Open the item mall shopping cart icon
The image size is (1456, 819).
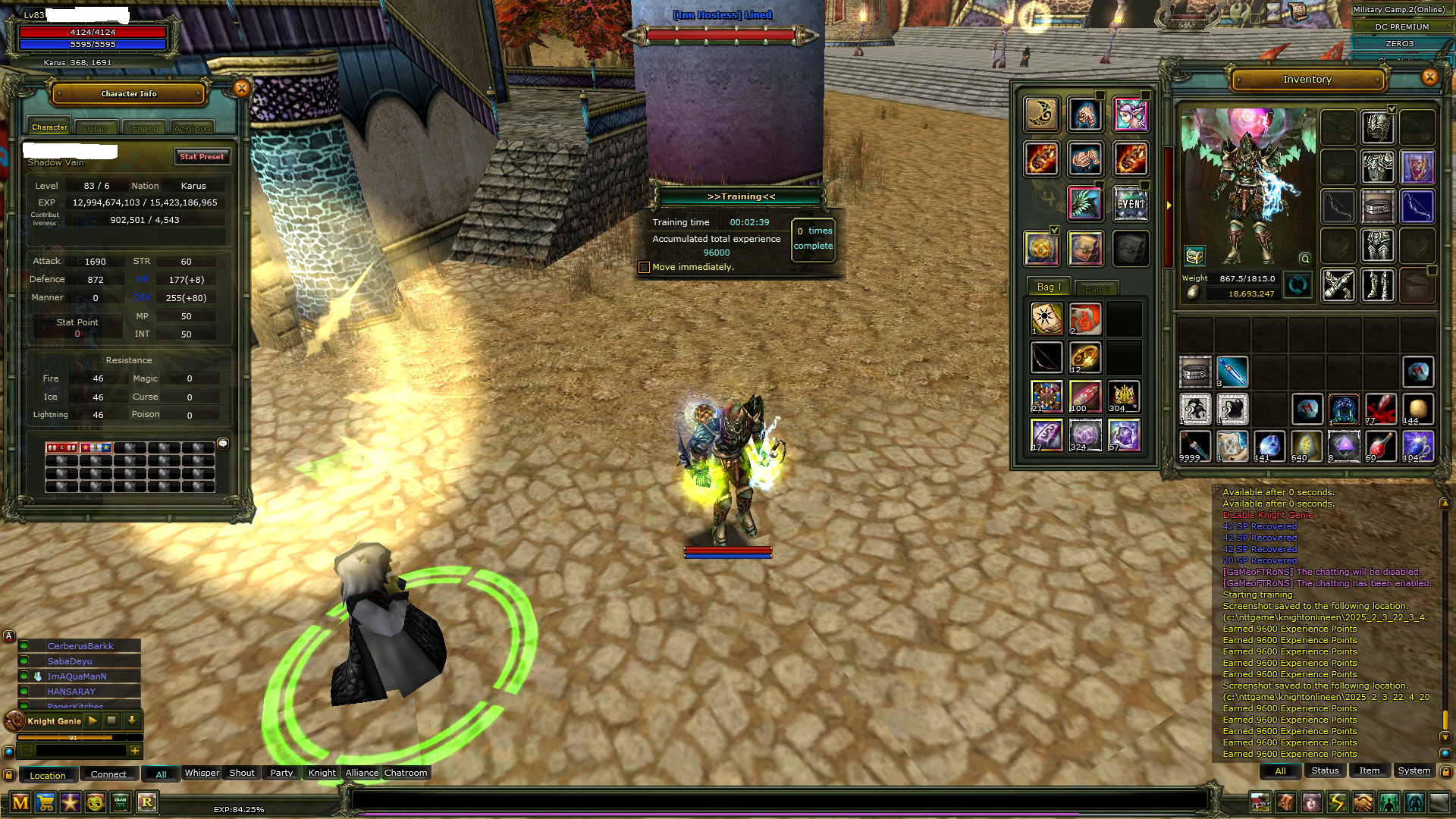coord(45,803)
